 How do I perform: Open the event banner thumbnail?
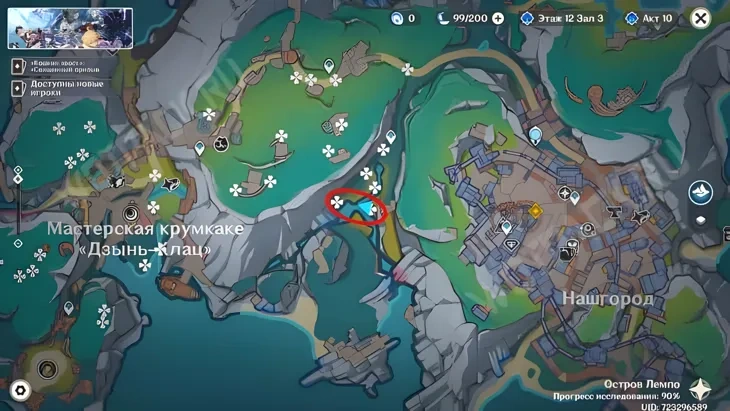click(x=70, y=28)
